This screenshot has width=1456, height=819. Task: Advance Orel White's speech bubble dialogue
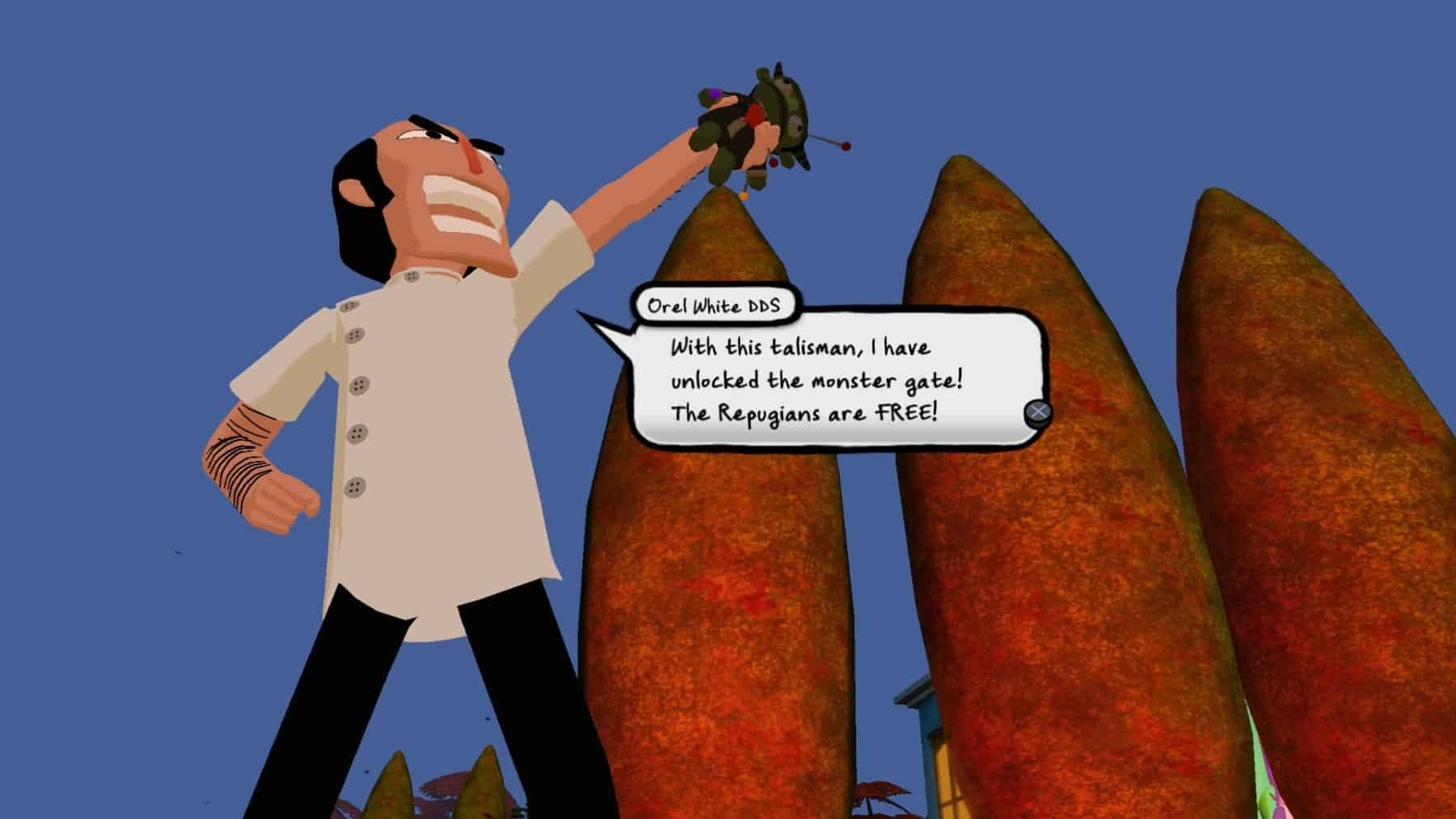(1038, 412)
